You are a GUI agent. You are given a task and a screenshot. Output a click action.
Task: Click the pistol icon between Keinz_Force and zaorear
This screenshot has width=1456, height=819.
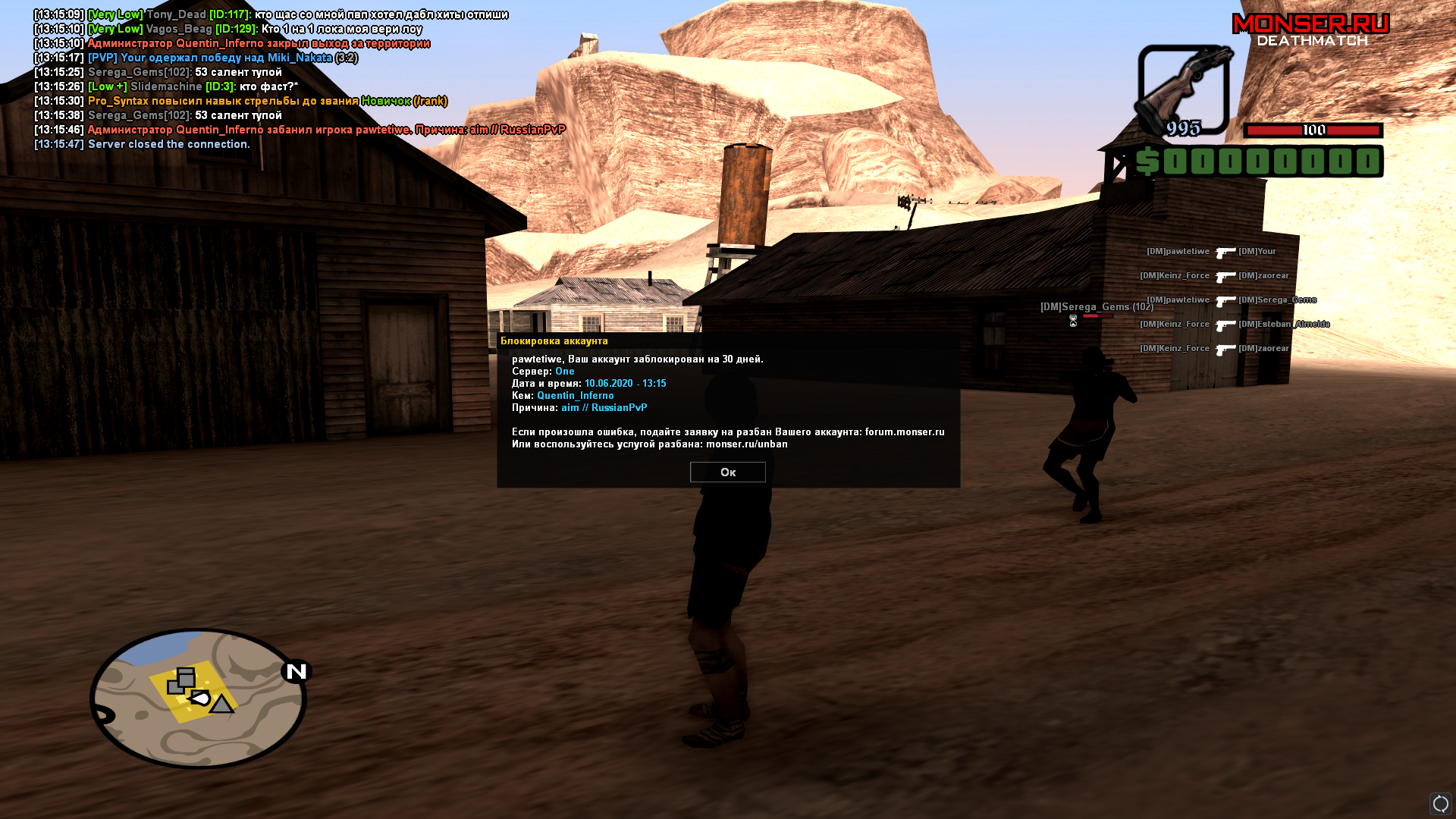[1226, 275]
